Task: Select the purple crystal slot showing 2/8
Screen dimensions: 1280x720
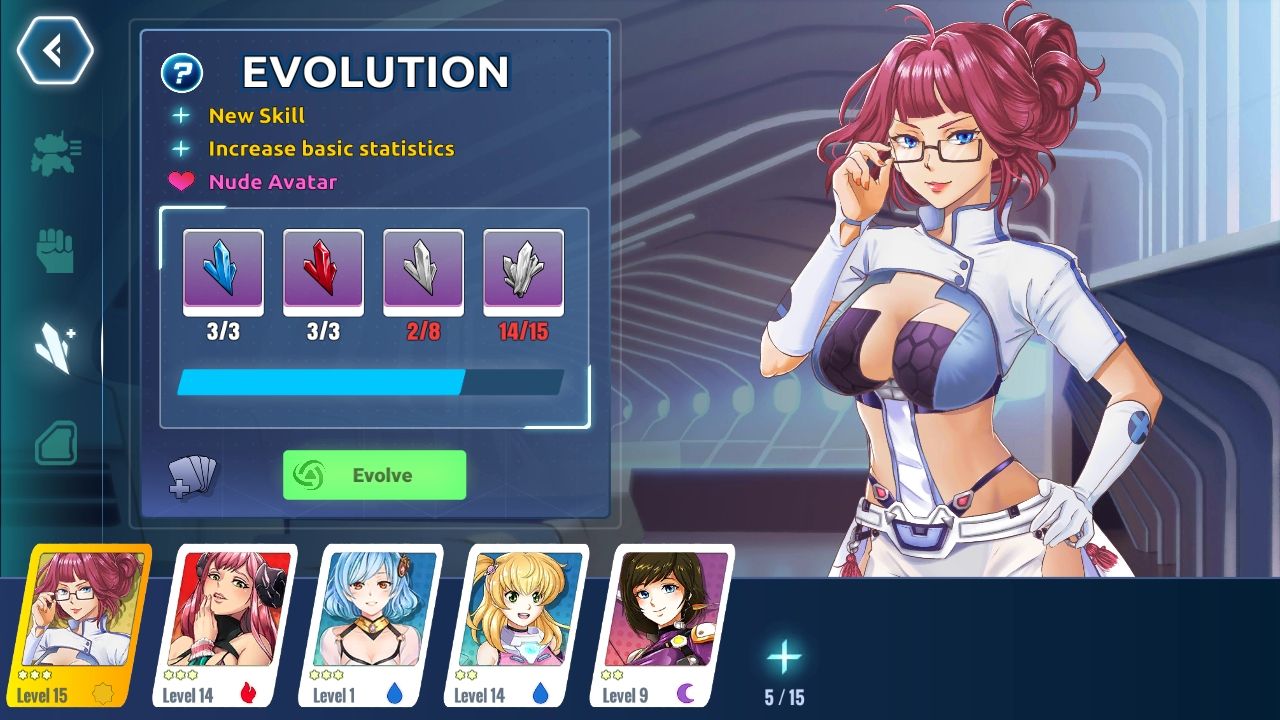Action: (x=423, y=271)
